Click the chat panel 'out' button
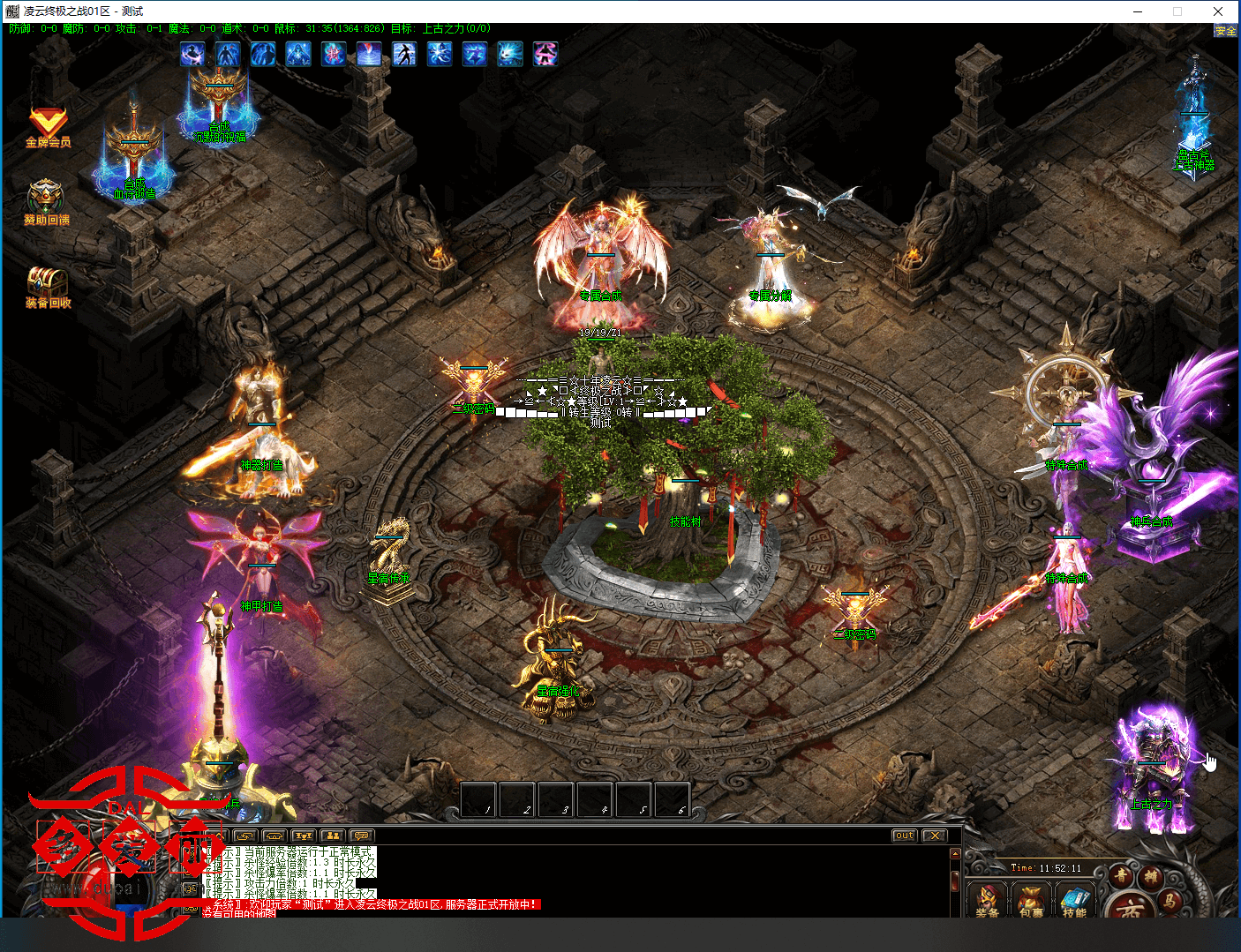Image resolution: width=1241 pixels, height=952 pixels. click(x=905, y=836)
